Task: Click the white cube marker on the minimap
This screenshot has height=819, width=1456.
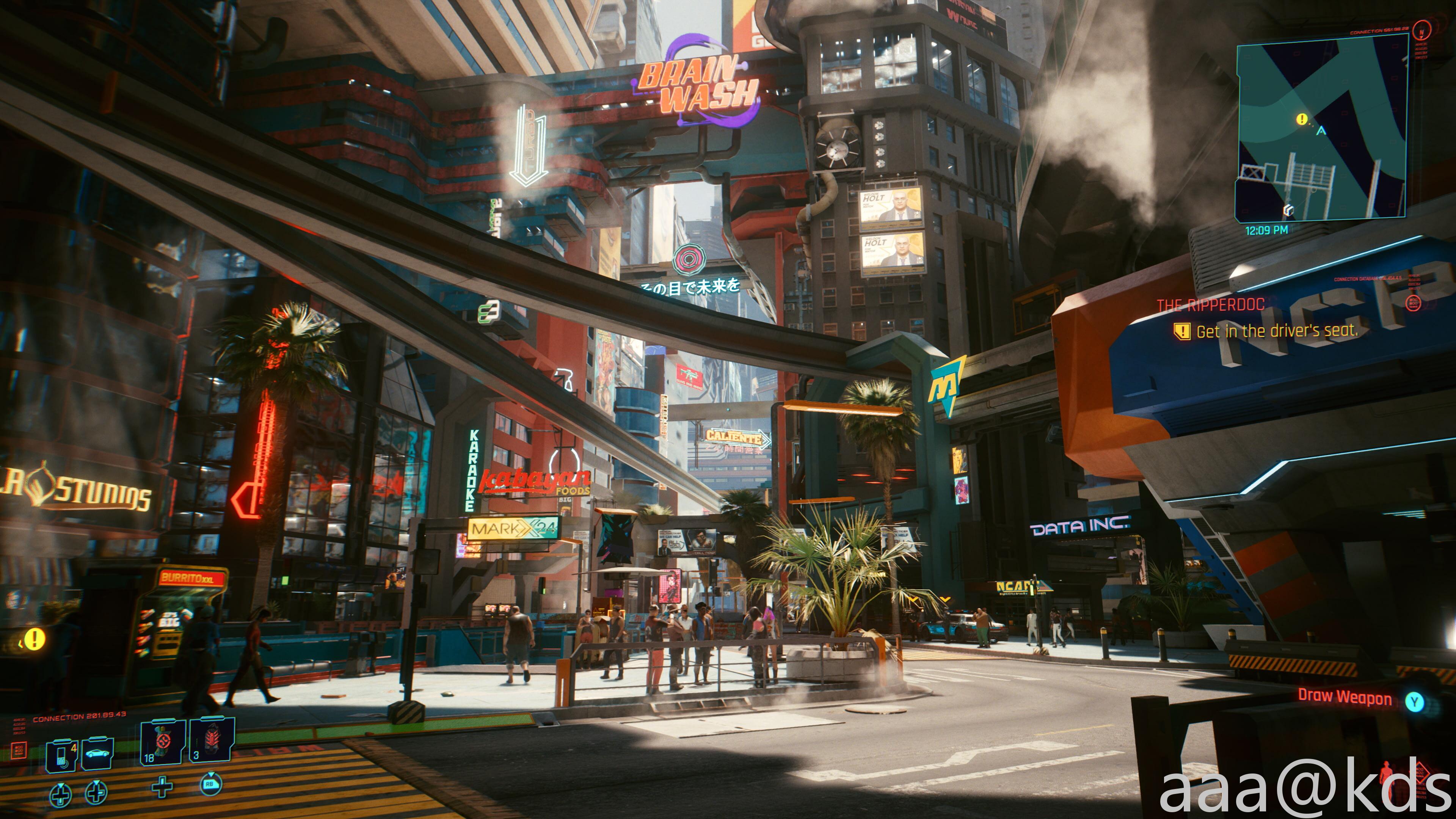Action: click(x=1288, y=210)
